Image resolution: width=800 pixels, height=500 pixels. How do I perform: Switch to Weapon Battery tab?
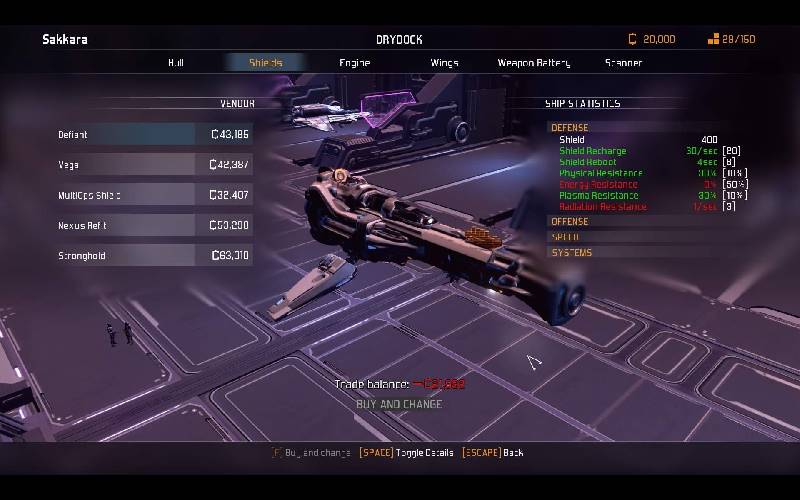[x=533, y=63]
